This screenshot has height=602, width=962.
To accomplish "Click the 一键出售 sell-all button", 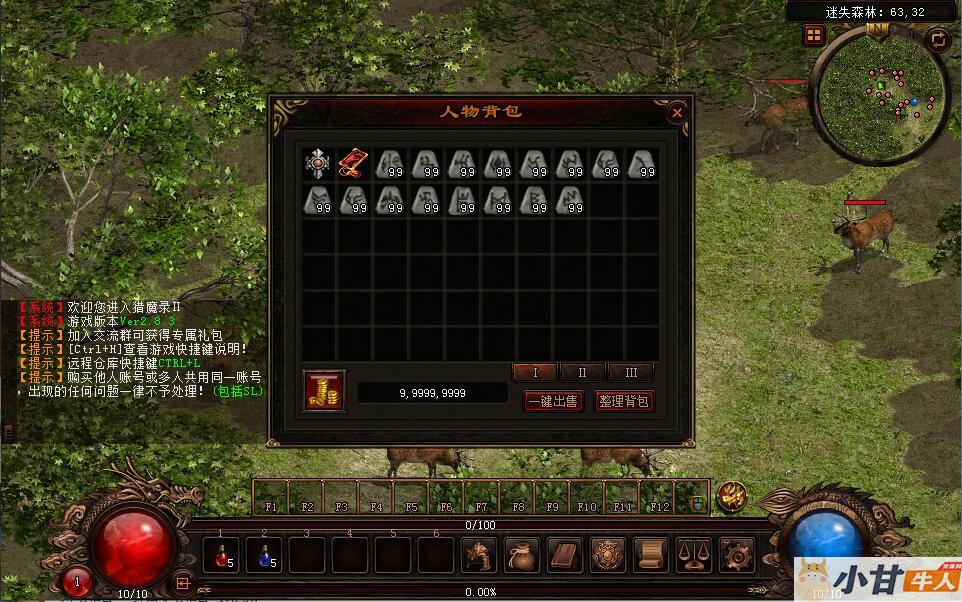I will tap(553, 401).
